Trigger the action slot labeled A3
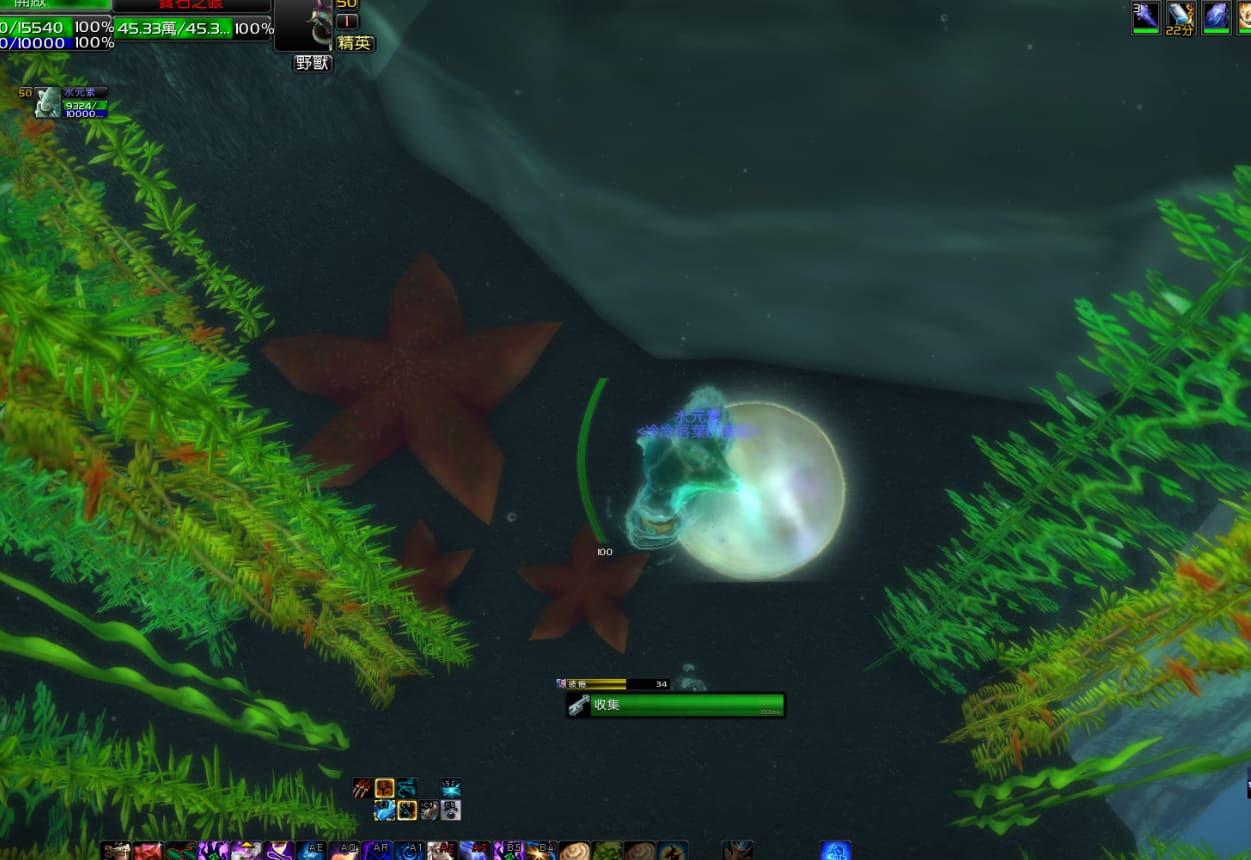 click(x=475, y=851)
